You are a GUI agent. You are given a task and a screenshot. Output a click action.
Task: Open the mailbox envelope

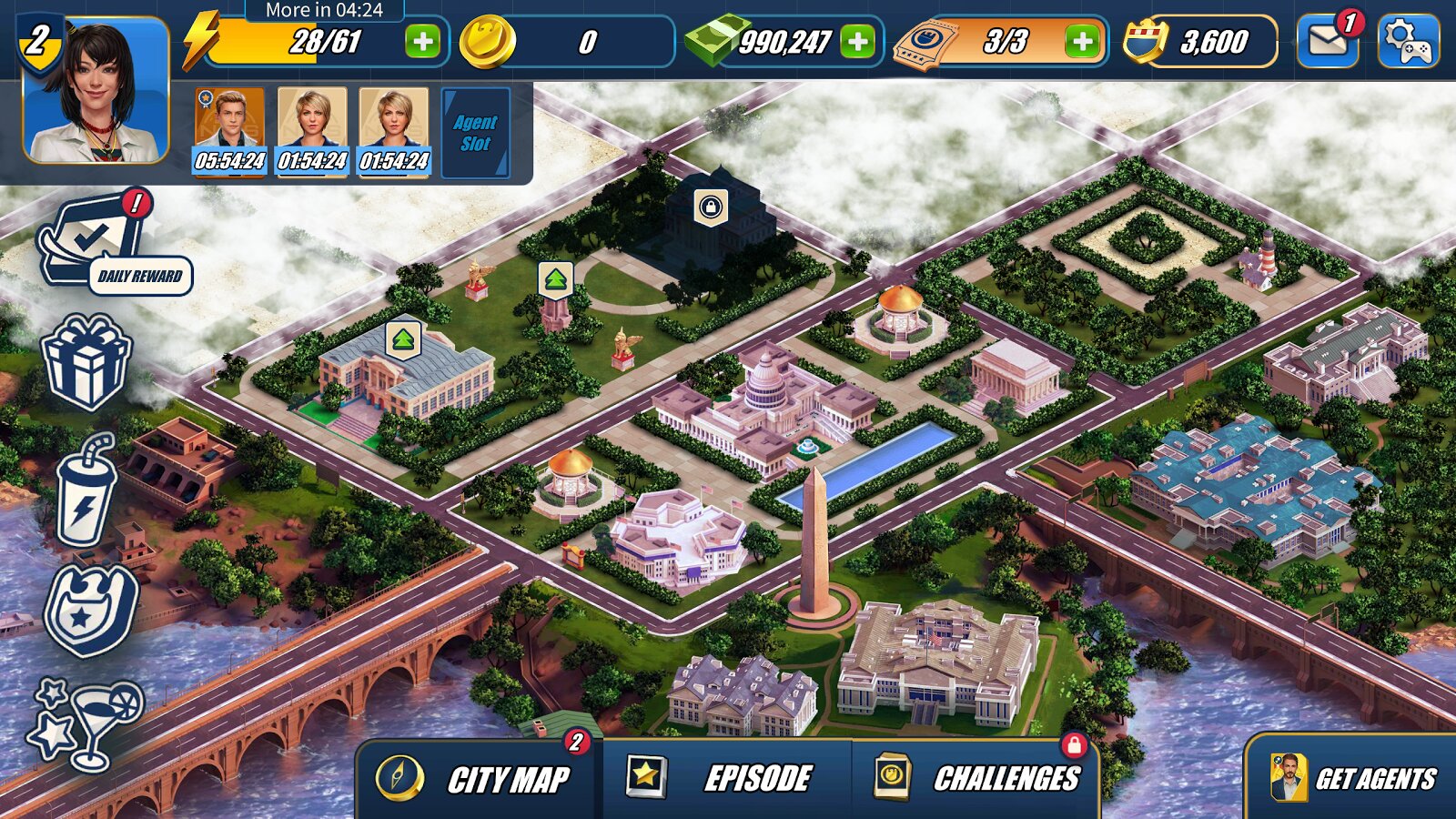(x=1327, y=41)
